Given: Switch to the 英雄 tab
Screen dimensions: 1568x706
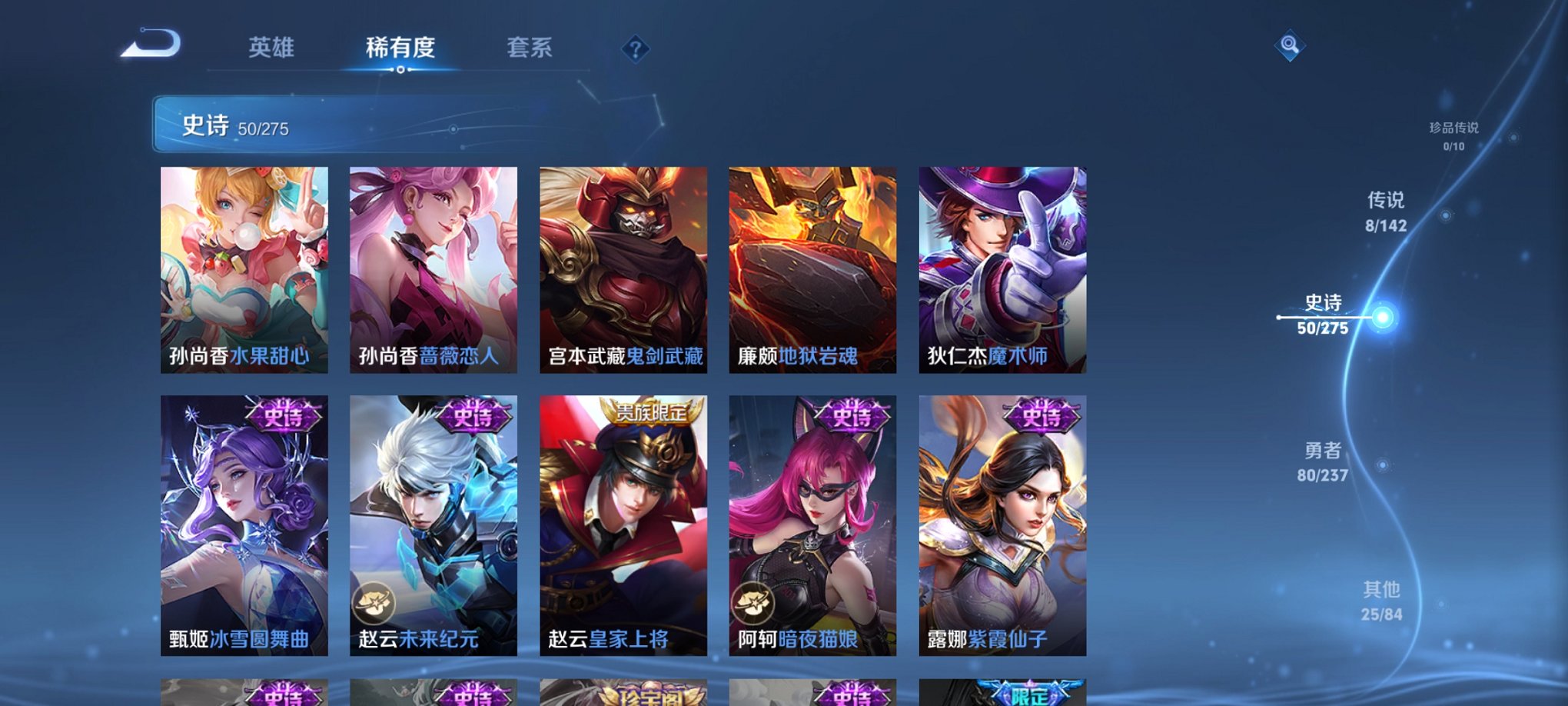Looking at the screenshot, I should [271, 48].
